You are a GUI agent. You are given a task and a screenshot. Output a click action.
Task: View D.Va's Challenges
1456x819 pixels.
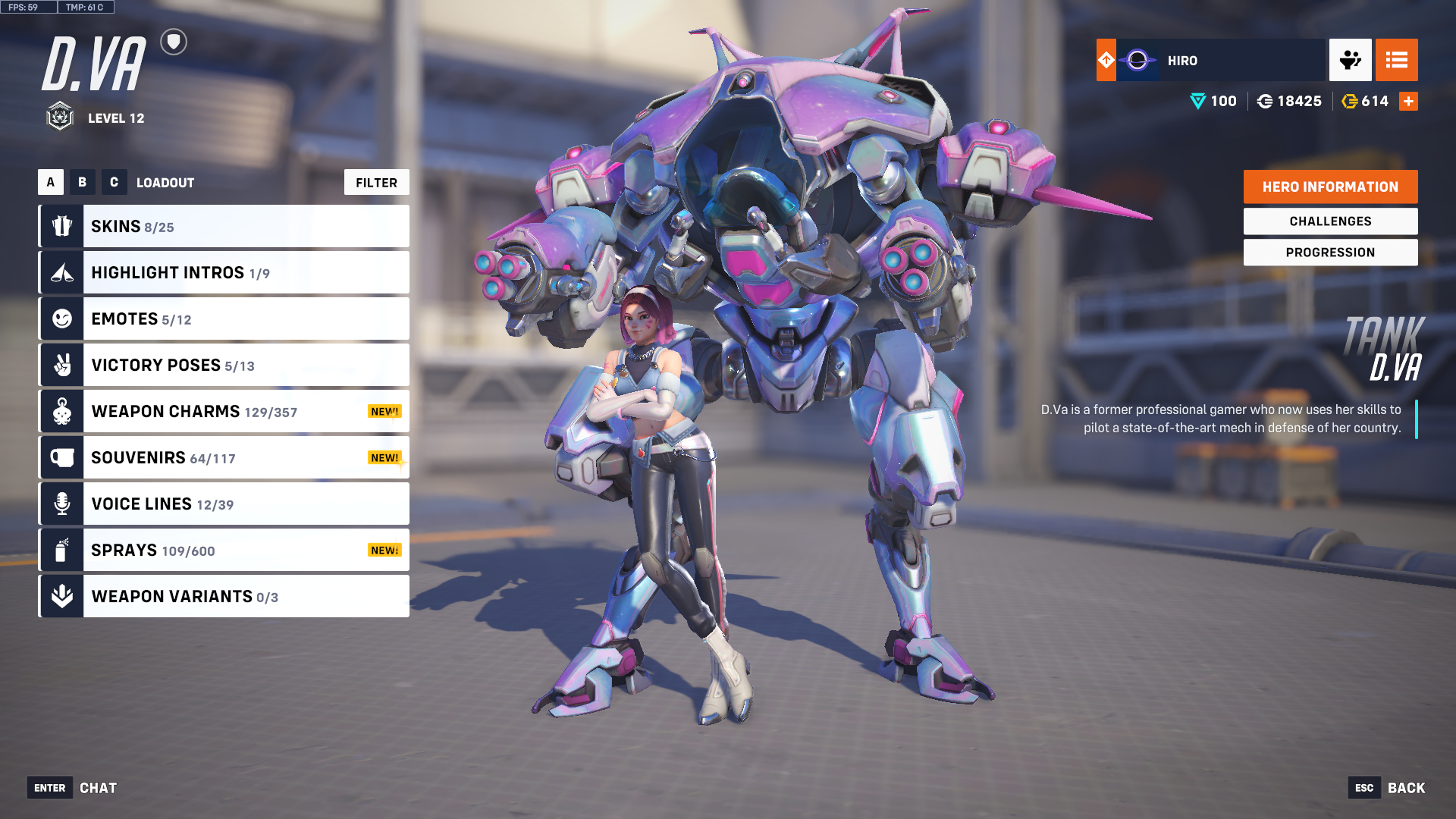pyautogui.click(x=1330, y=221)
